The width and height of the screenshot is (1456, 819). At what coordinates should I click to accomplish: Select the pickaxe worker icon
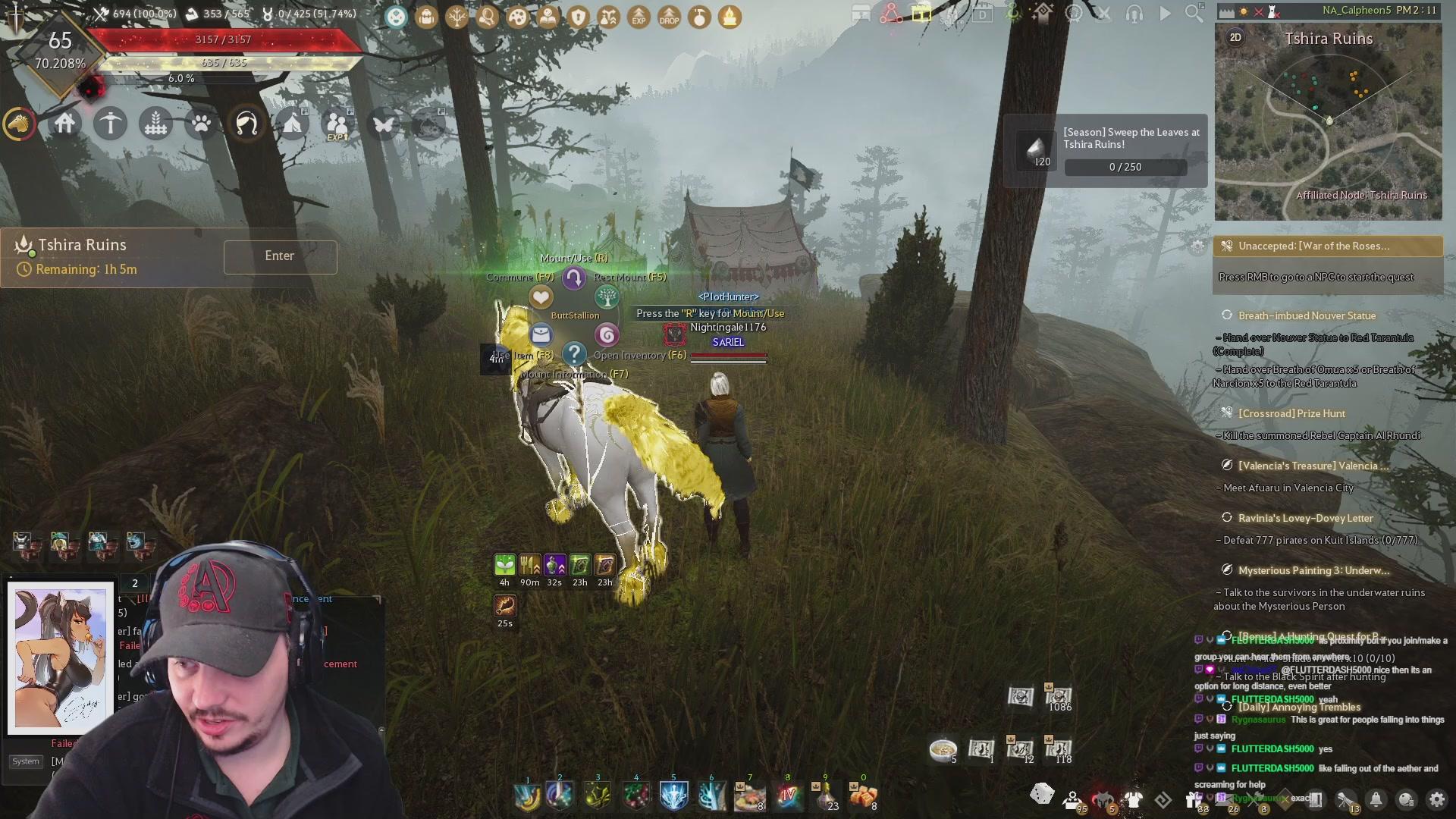[x=111, y=123]
